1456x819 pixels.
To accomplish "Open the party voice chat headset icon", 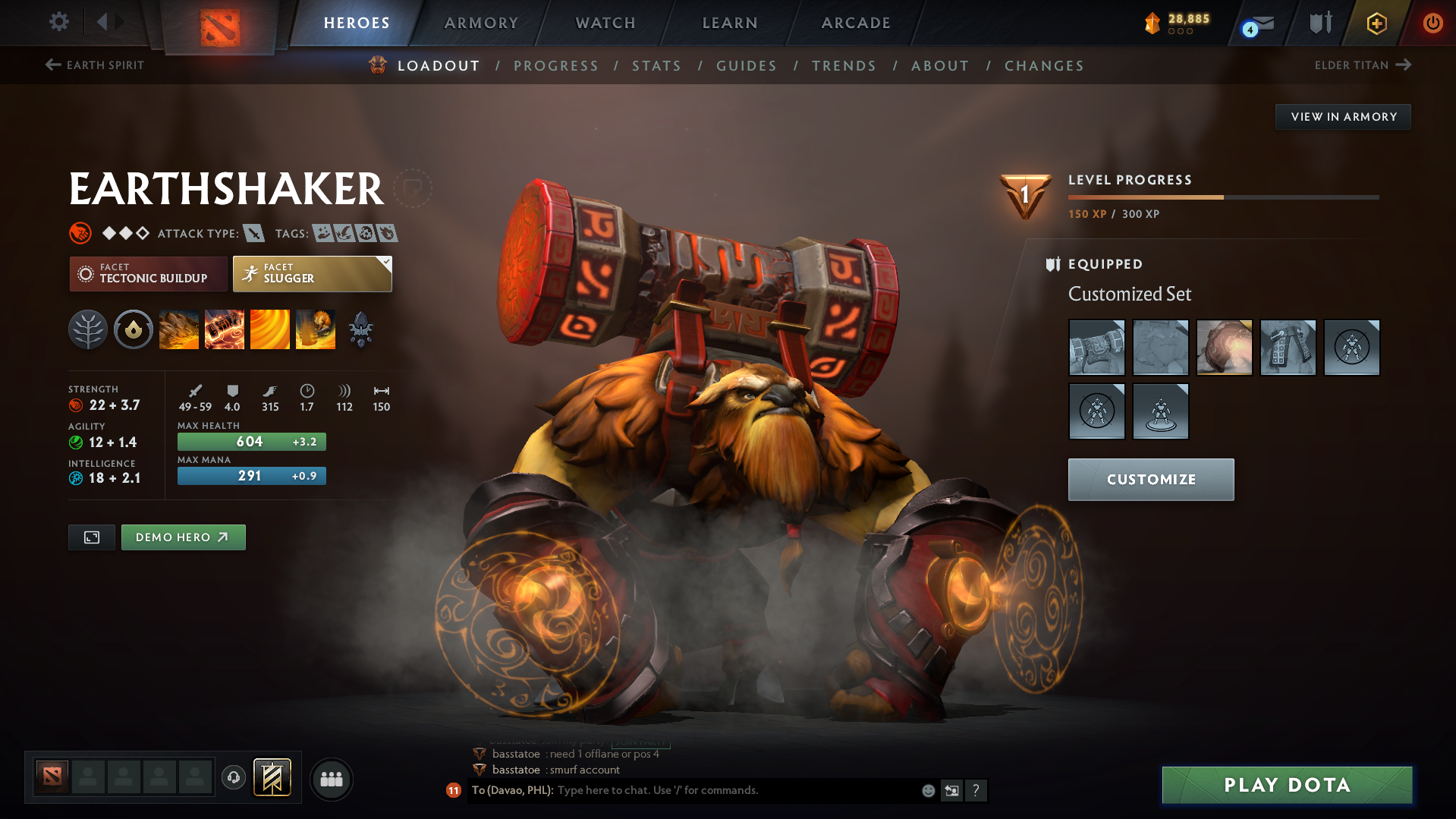I will 233,778.
